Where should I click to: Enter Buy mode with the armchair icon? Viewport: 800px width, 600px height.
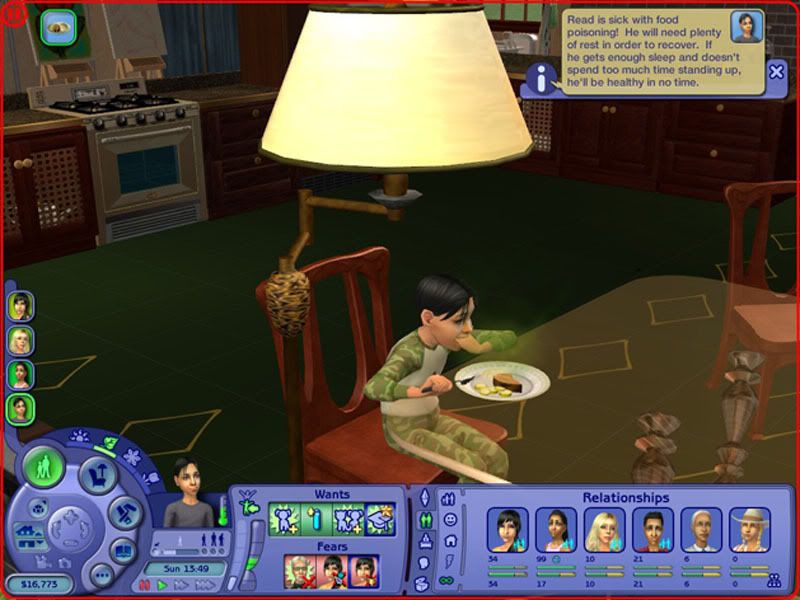tap(98, 474)
